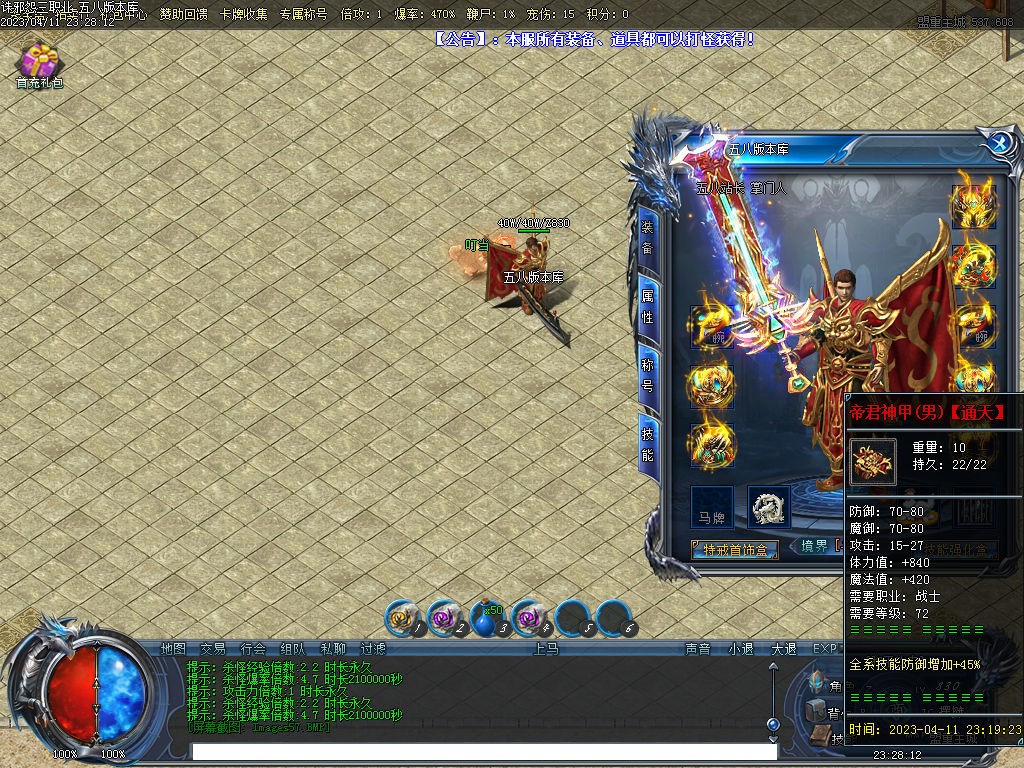Open the 专属称号 menu
Screen dimensions: 1024x768
pyautogui.click(x=303, y=14)
